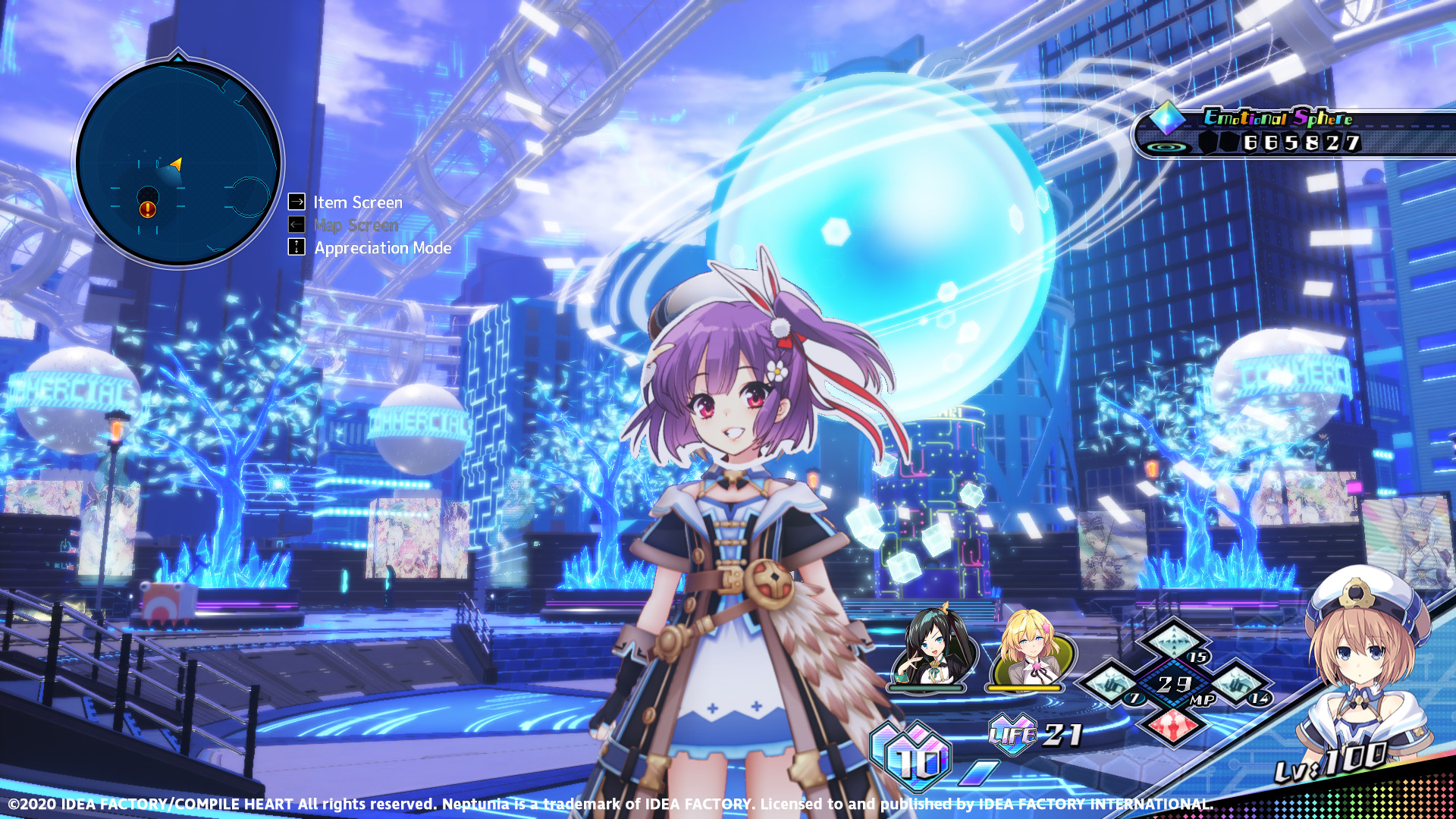Open the Item Screen

click(x=357, y=202)
